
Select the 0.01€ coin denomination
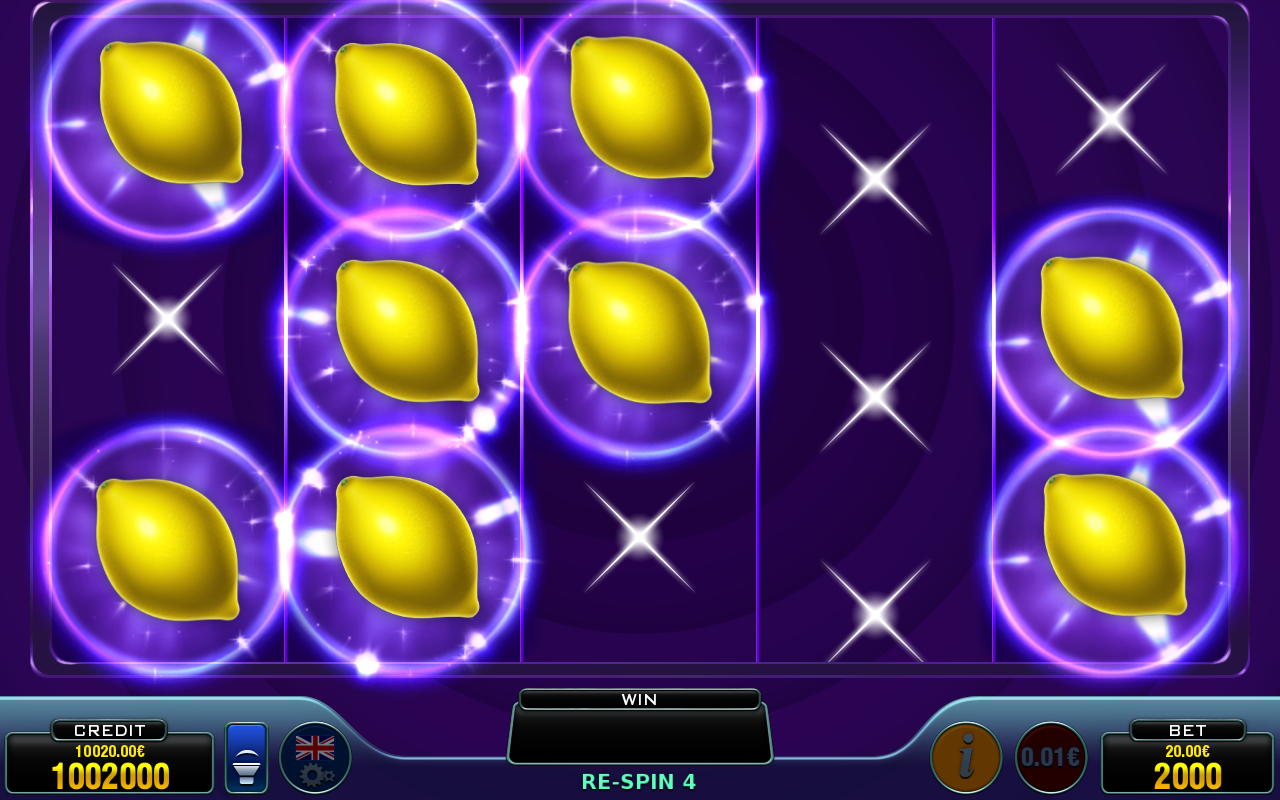pos(1049,756)
